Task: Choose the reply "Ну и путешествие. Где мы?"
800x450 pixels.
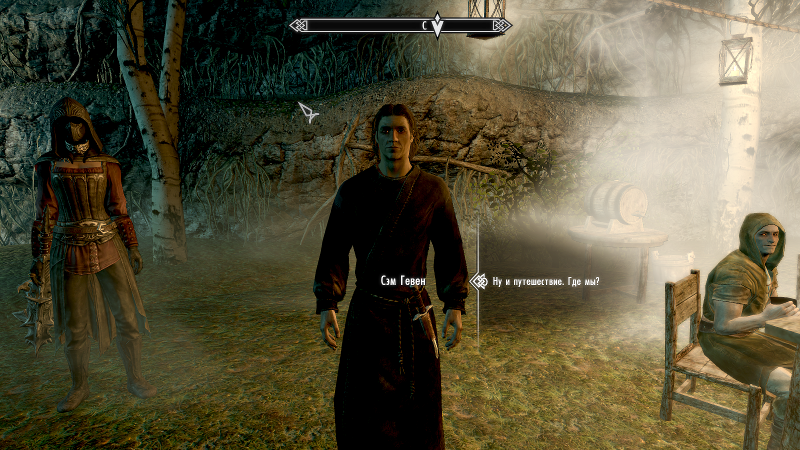Action: pos(546,281)
